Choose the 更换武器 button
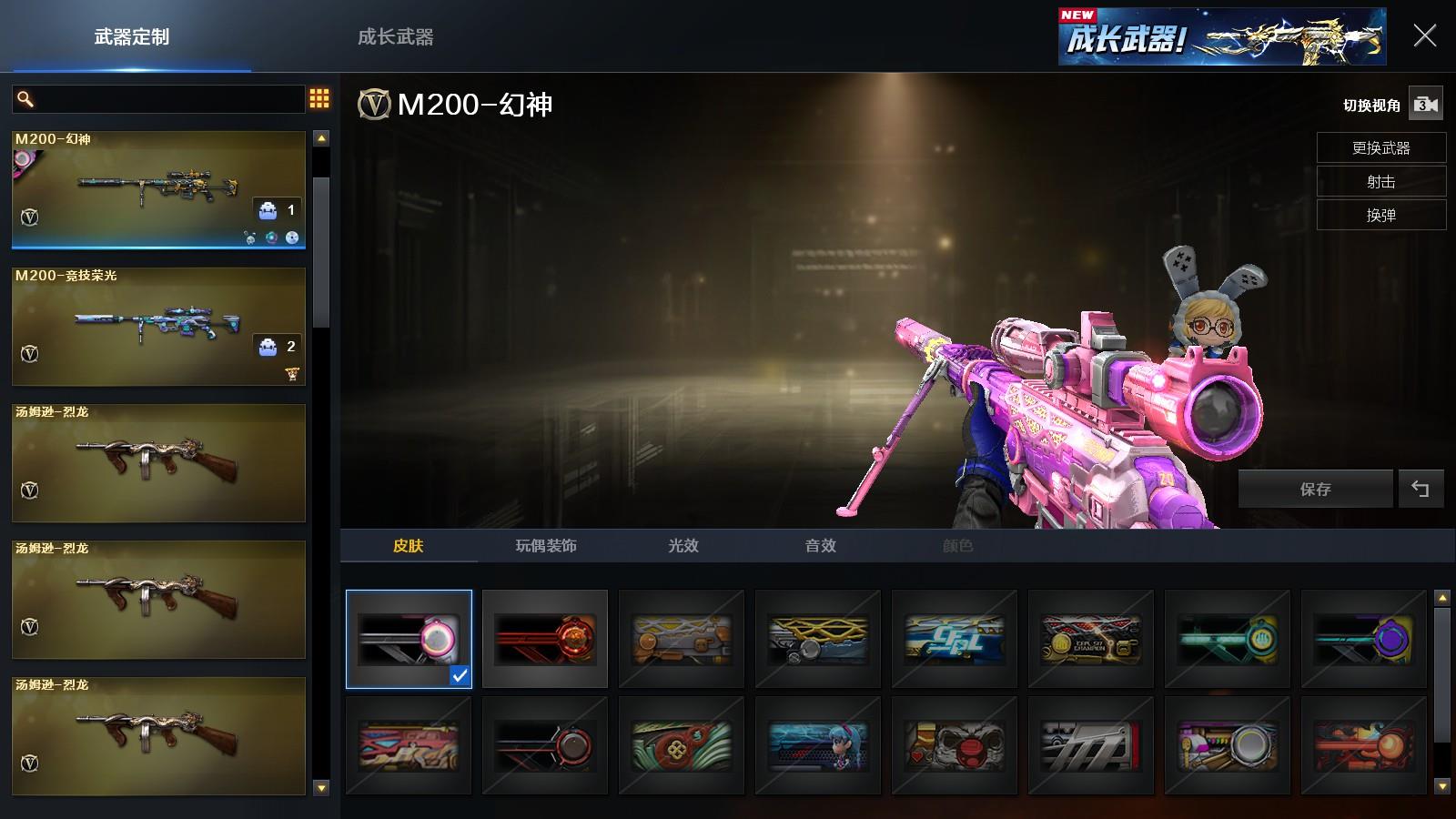The width and height of the screenshot is (1456, 819). tap(1380, 148)
